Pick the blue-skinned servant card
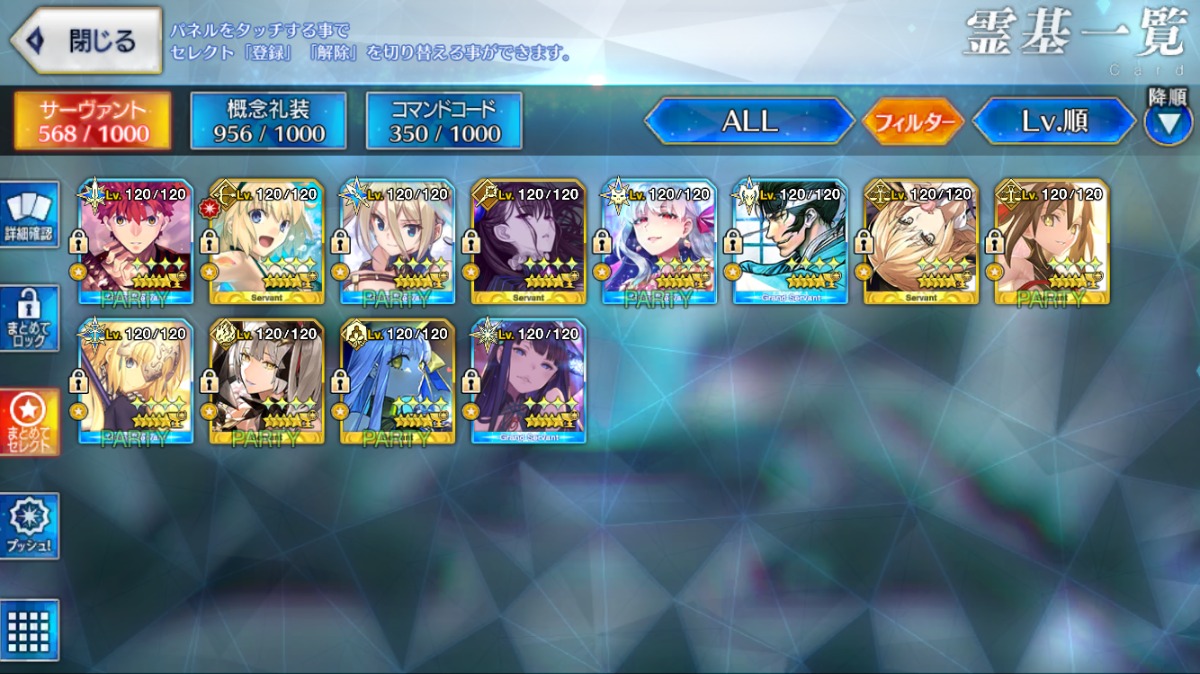This screenshot has height=674, width=1200. tap(397, 382)
